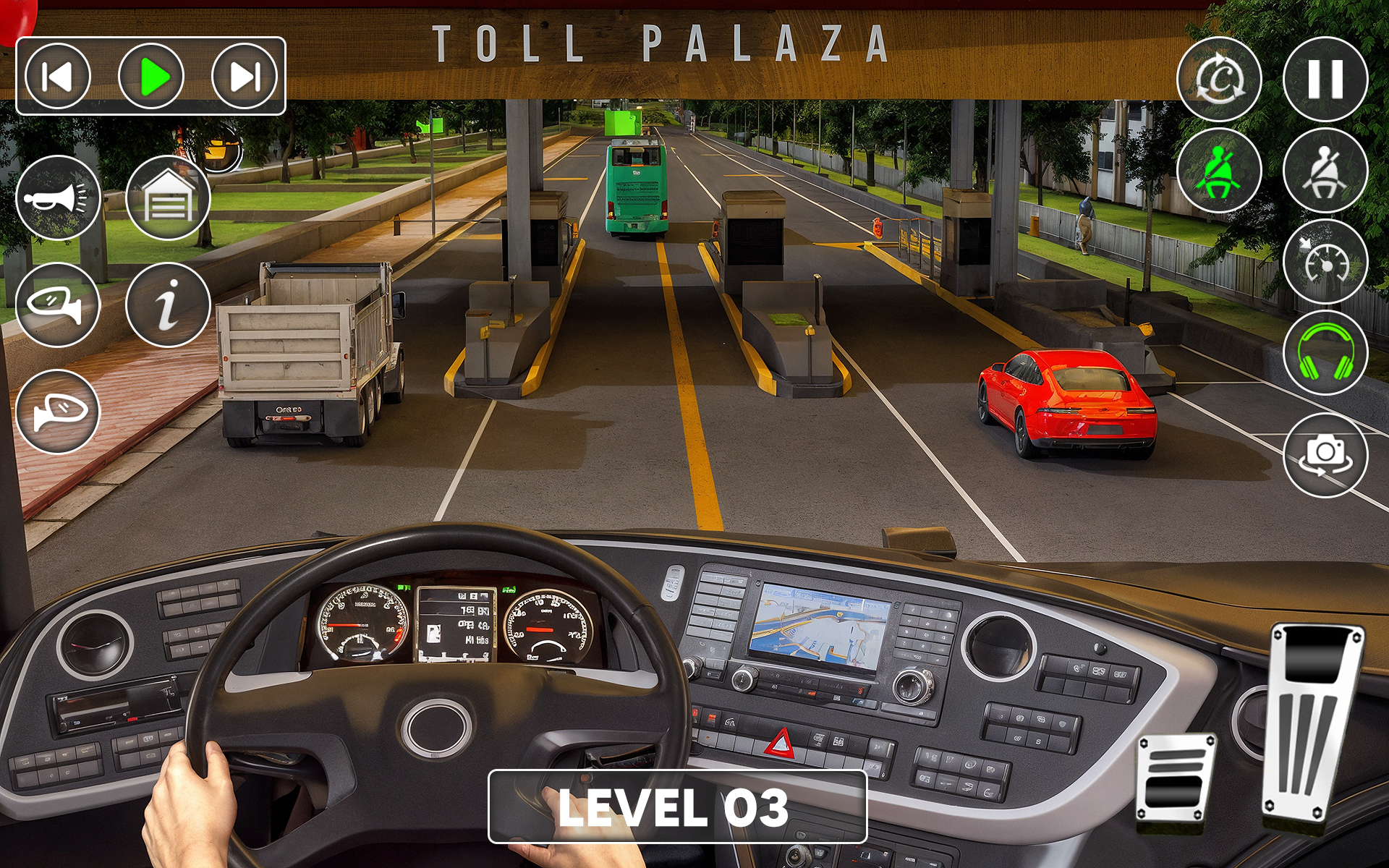Click the circular restart arrows icon

[x=1219, y=79]
